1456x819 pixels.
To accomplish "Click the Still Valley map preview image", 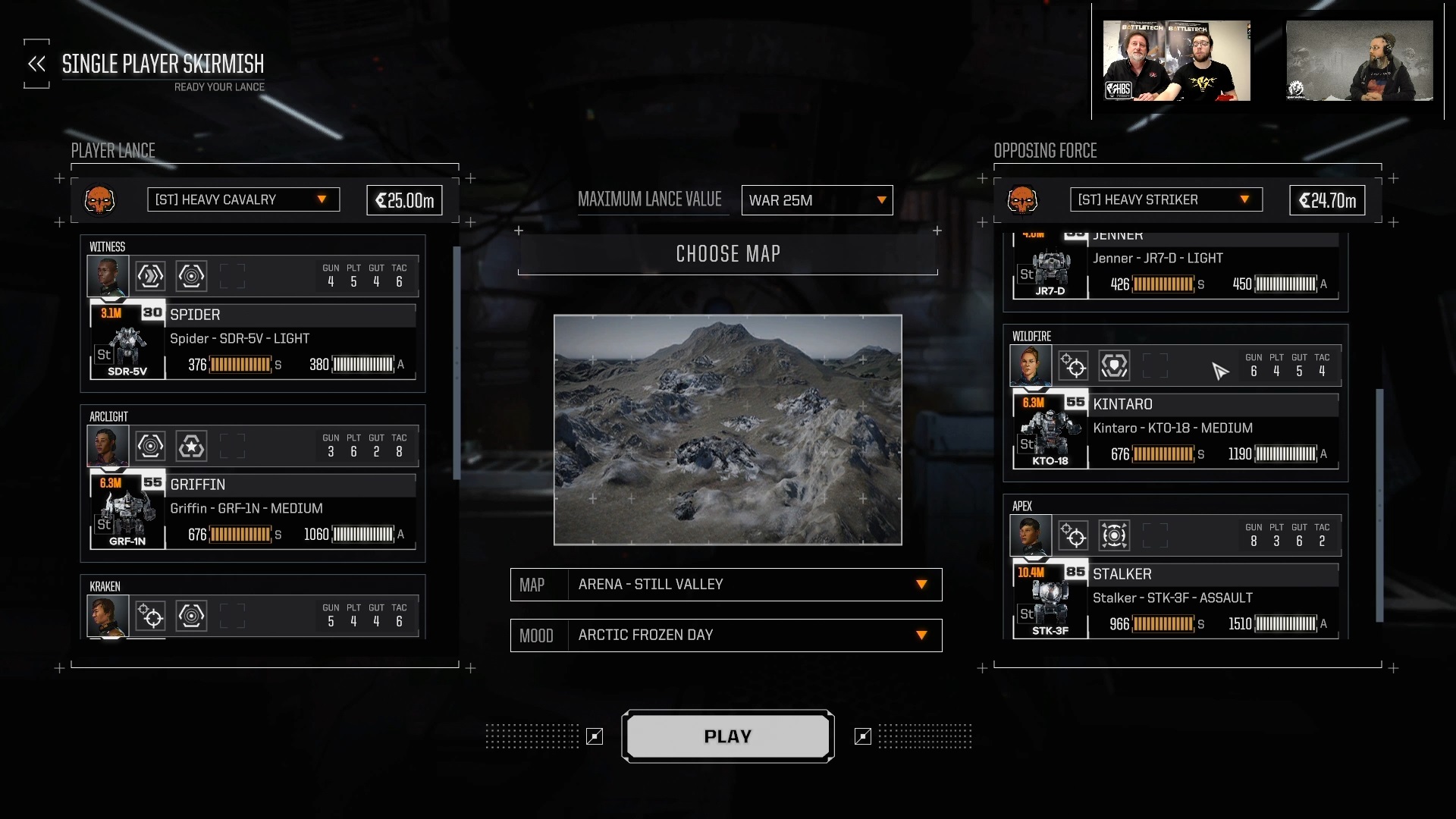I will (x=727, y=430).
